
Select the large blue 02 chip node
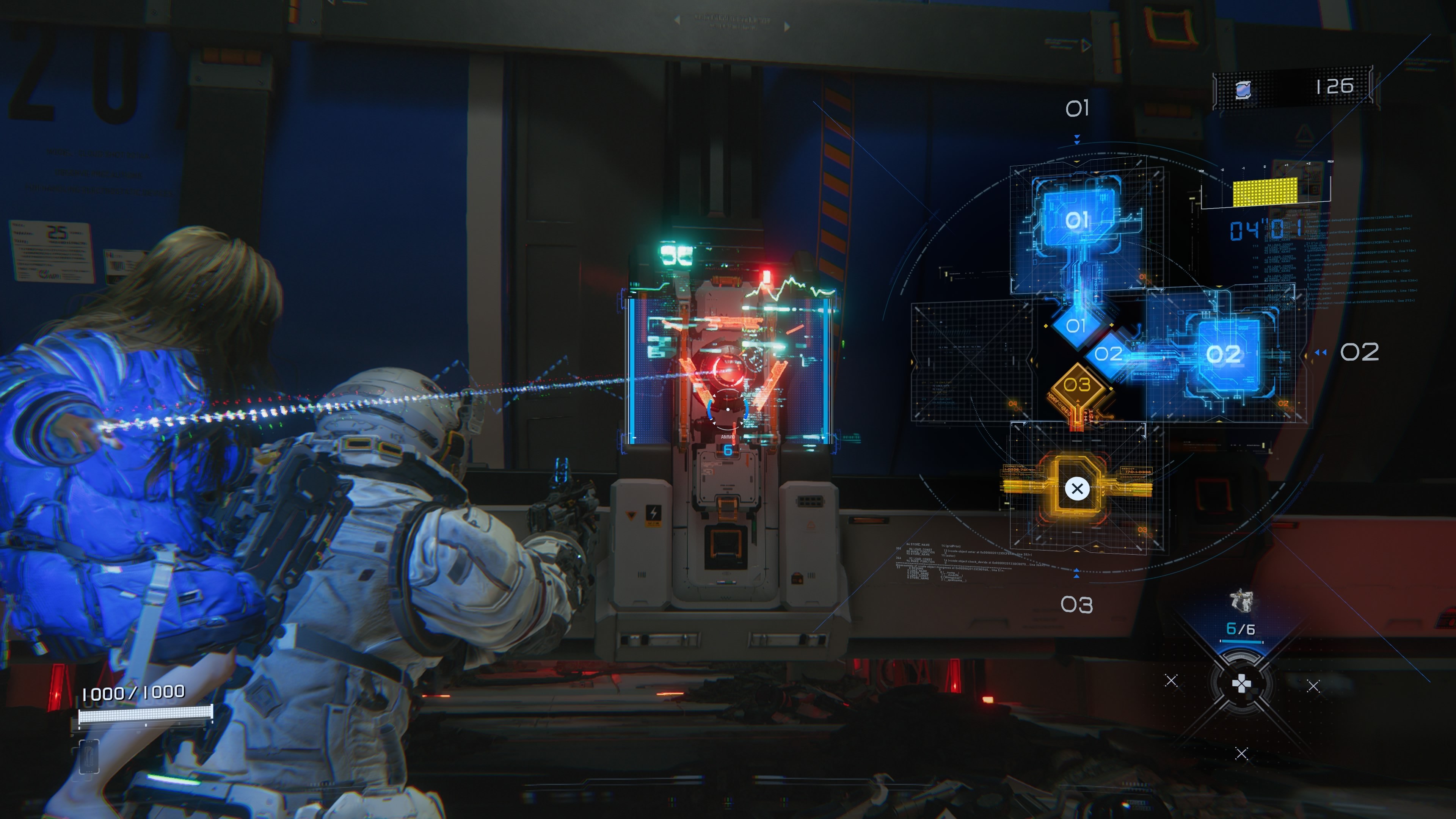click(1224, 355)
